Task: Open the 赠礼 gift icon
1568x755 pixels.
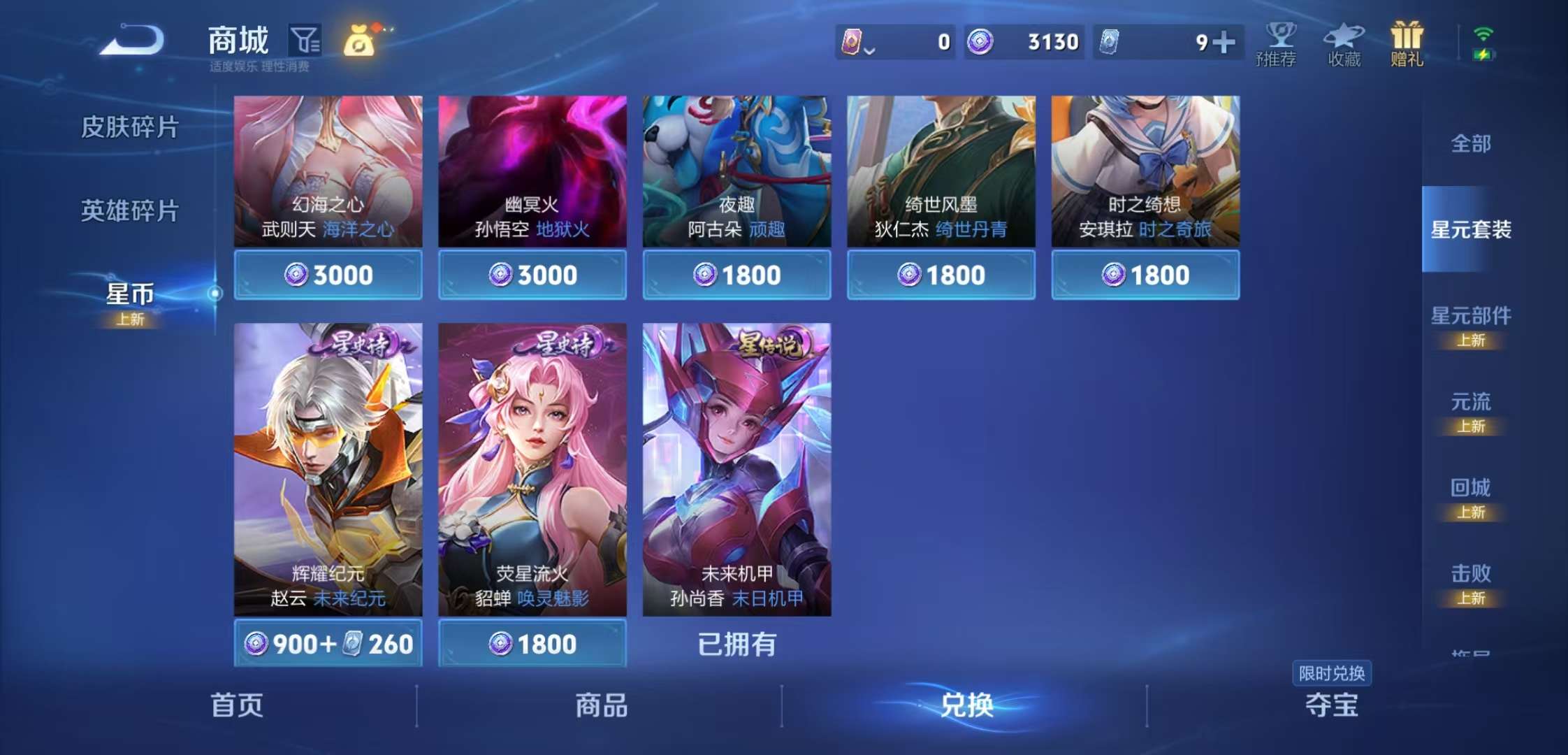Action: (x=1407, y=42)
